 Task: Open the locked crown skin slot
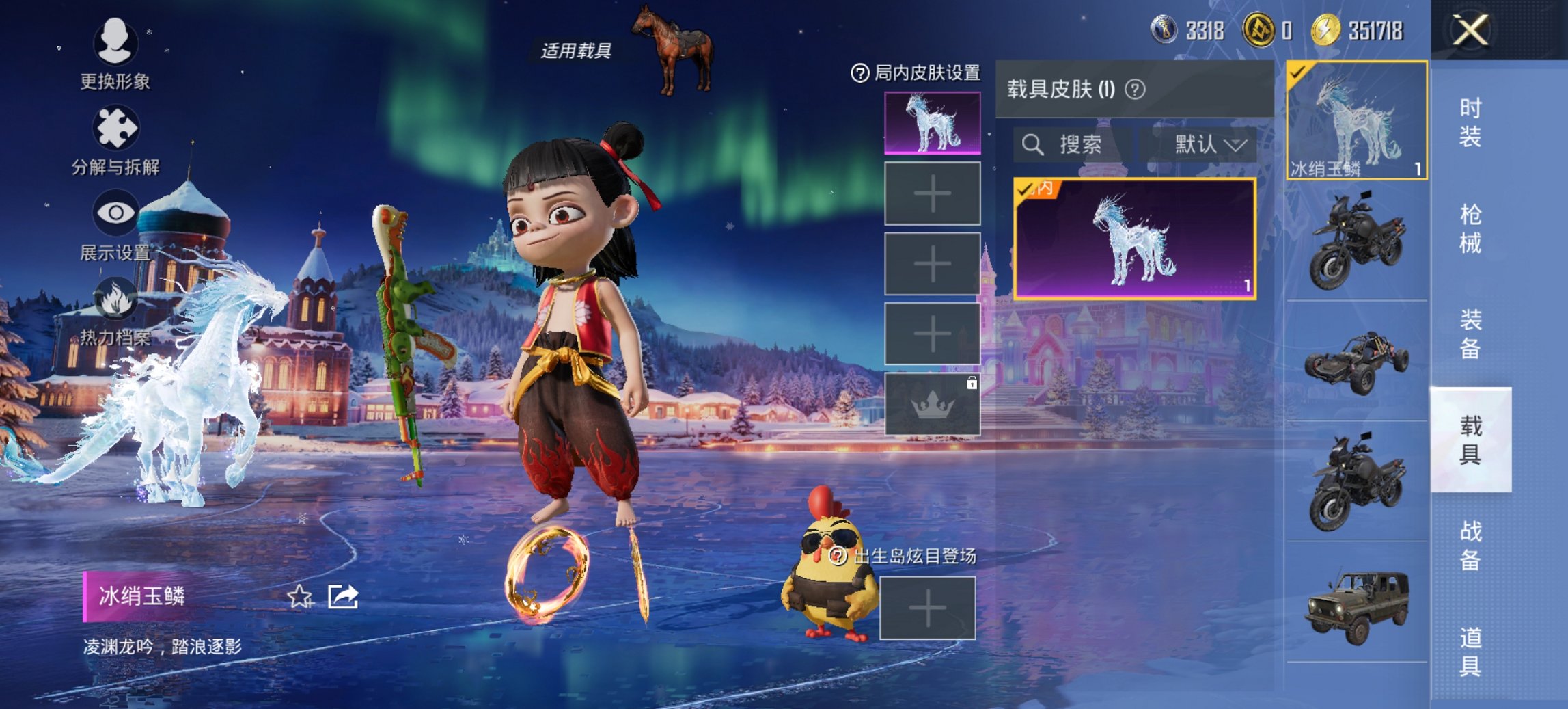point(933,405)
